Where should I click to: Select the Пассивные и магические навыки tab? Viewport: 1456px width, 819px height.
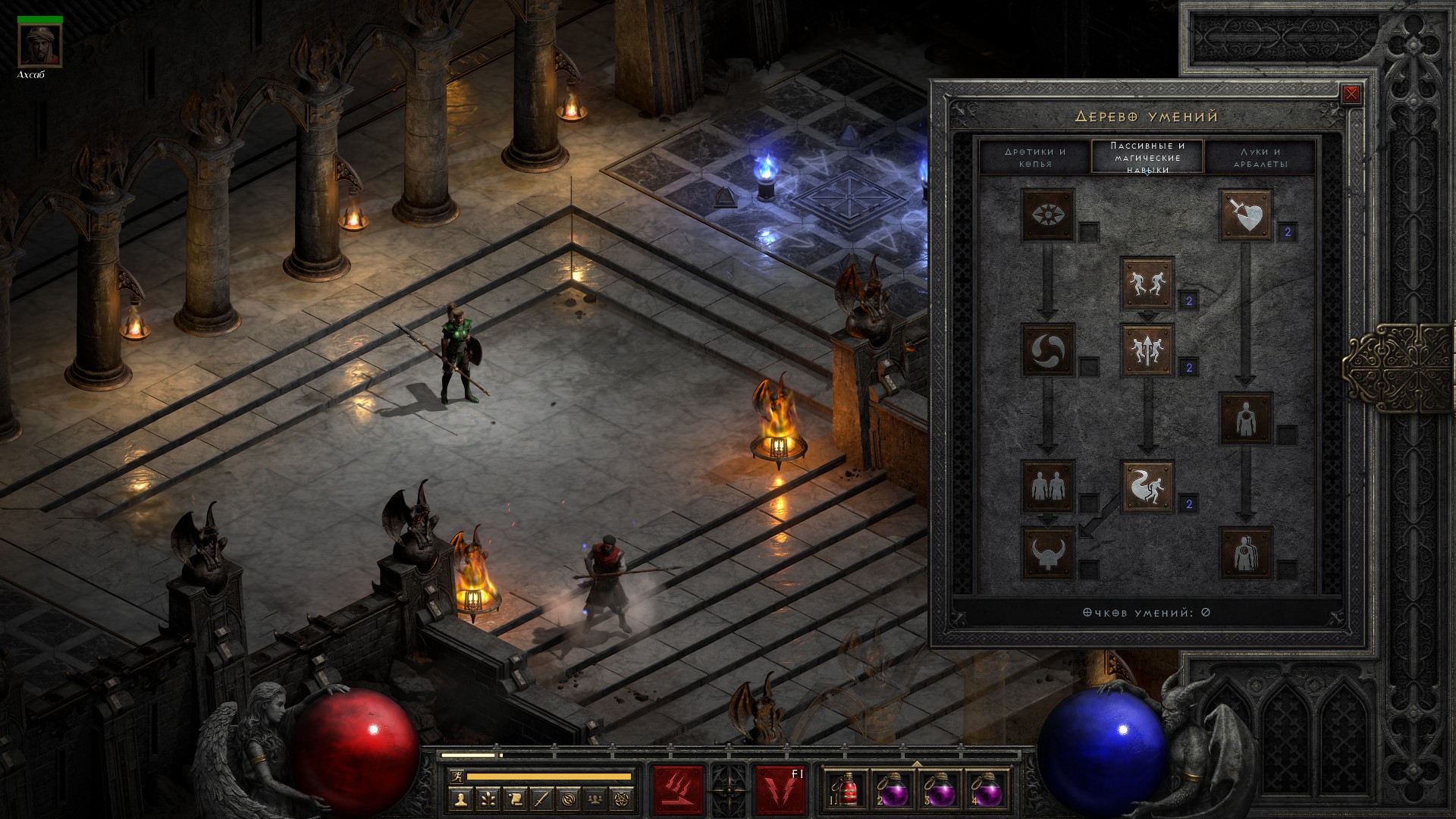(1147, 157)
